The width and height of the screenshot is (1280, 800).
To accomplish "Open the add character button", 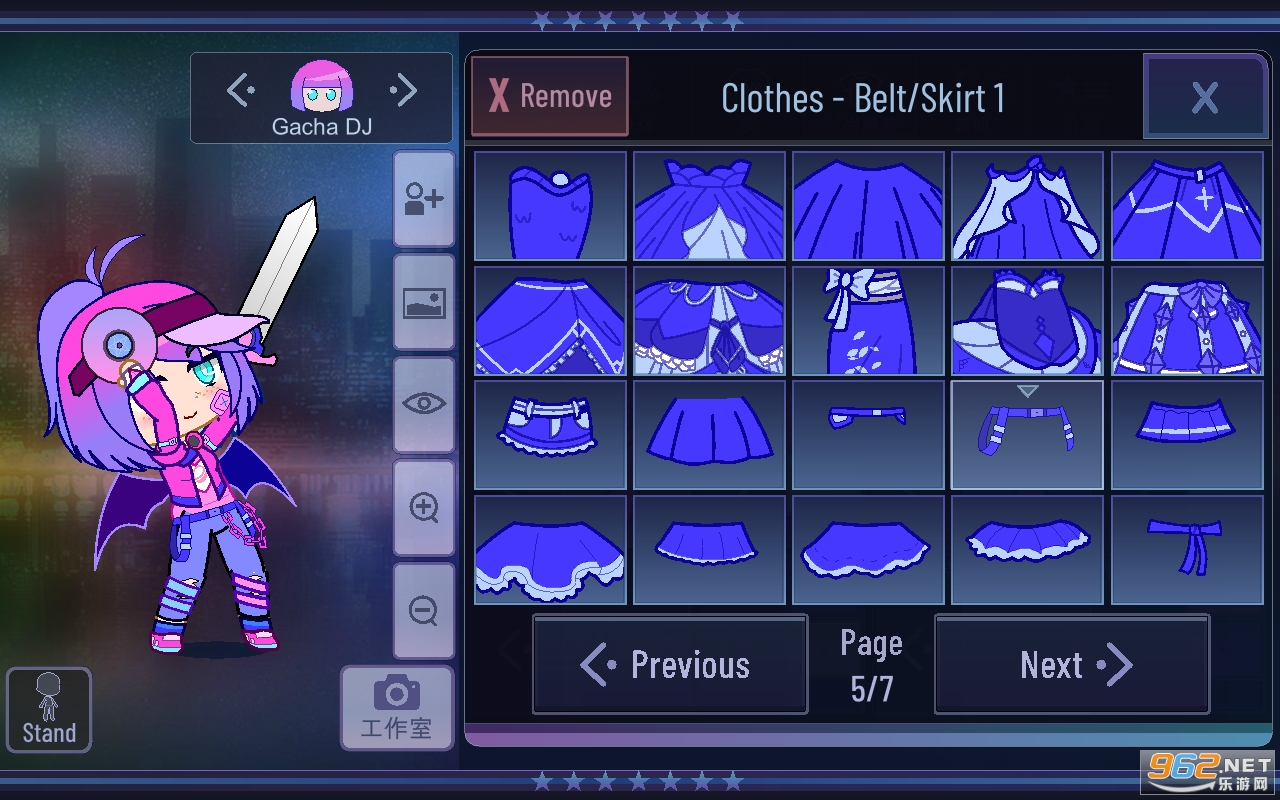I will [424, 199].
